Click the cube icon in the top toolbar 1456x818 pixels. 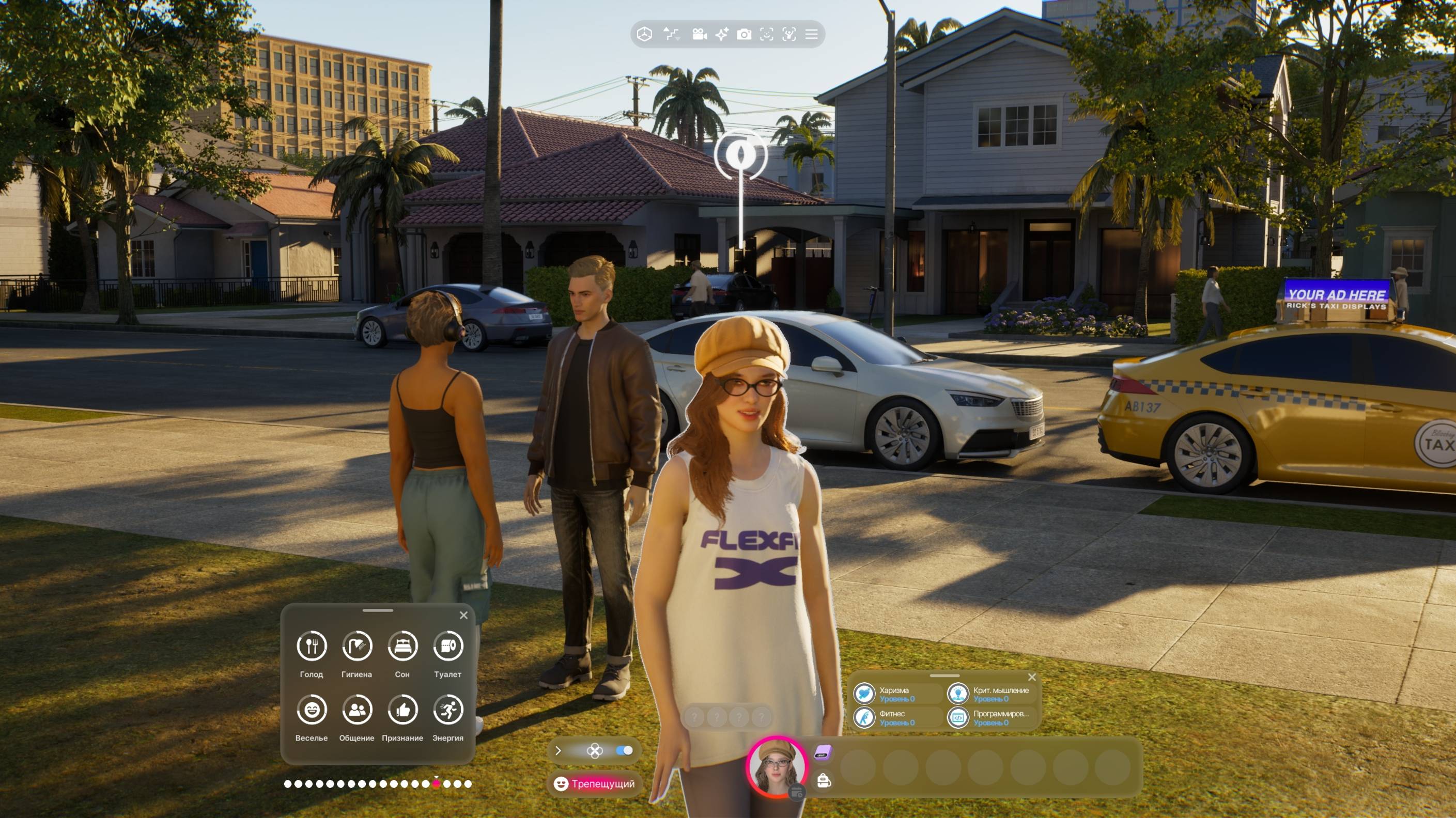(x=644, y=35)
